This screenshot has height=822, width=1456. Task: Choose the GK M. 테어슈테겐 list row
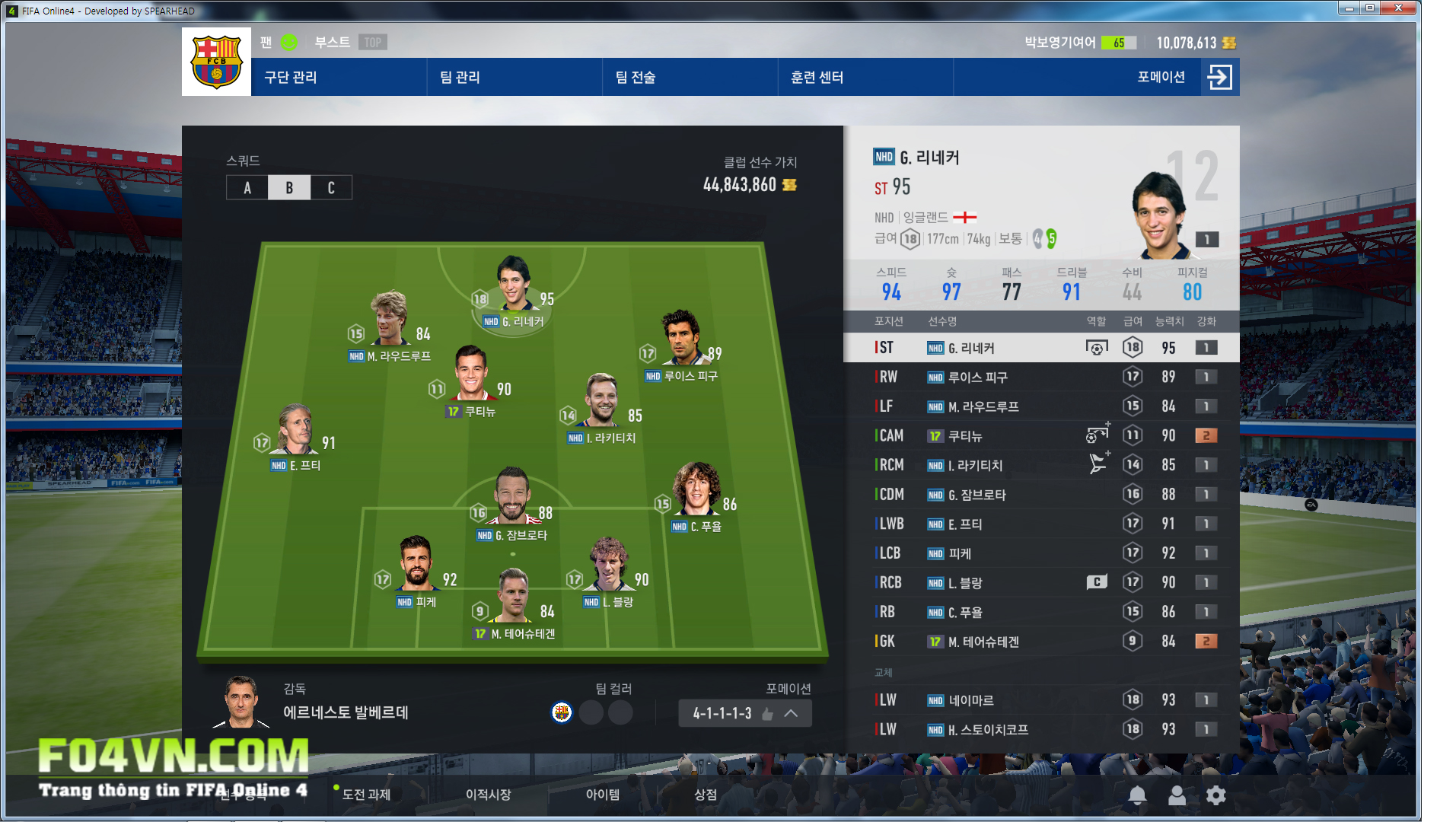pyautogui.click(x=1041, y=642)
